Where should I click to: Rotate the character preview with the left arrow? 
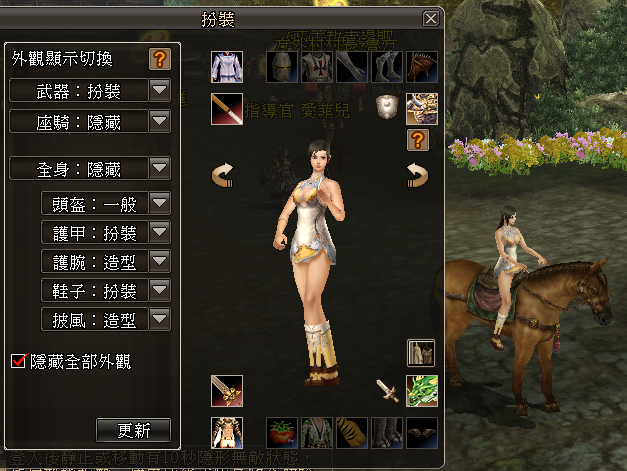coord(224,176)
